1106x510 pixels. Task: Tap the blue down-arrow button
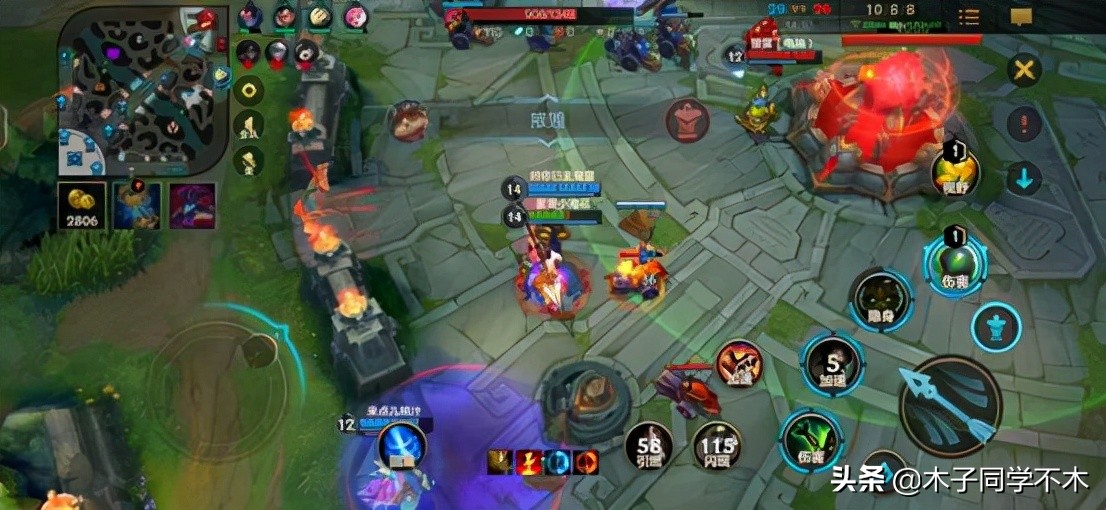point(1024,180)
